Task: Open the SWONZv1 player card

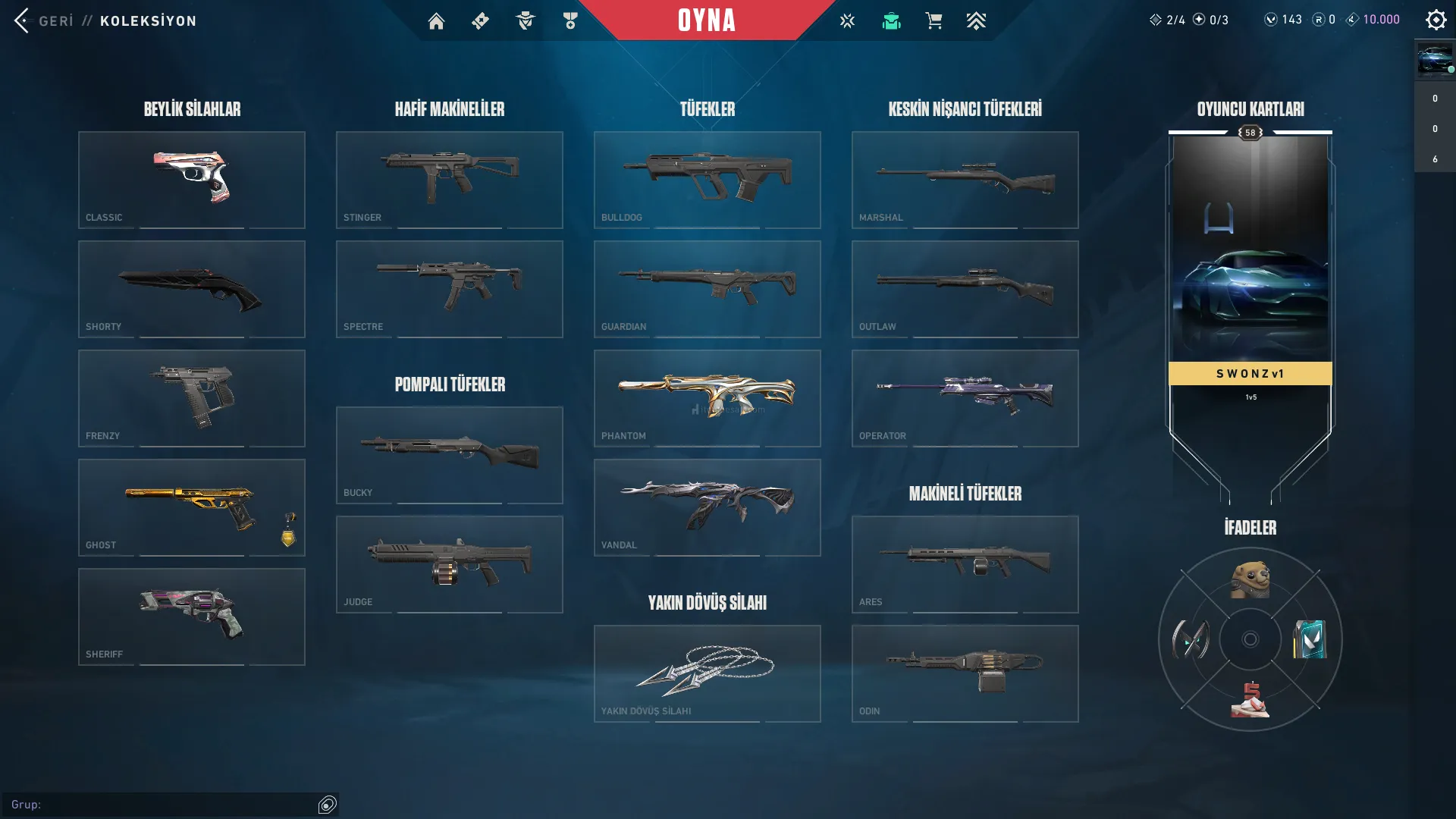Action: 1250,303
